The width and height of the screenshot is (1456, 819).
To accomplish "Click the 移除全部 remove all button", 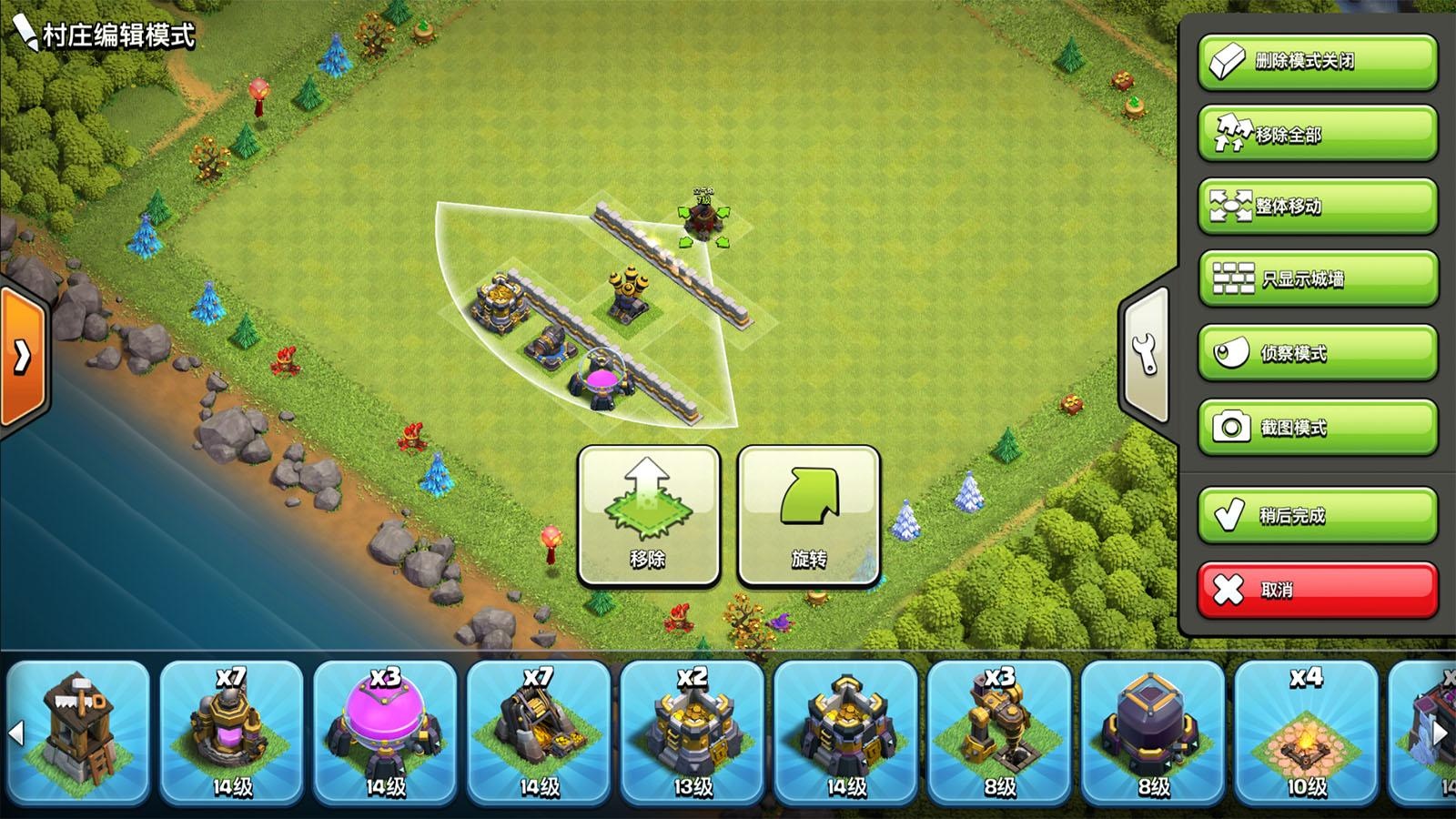I will point(1317,135).
